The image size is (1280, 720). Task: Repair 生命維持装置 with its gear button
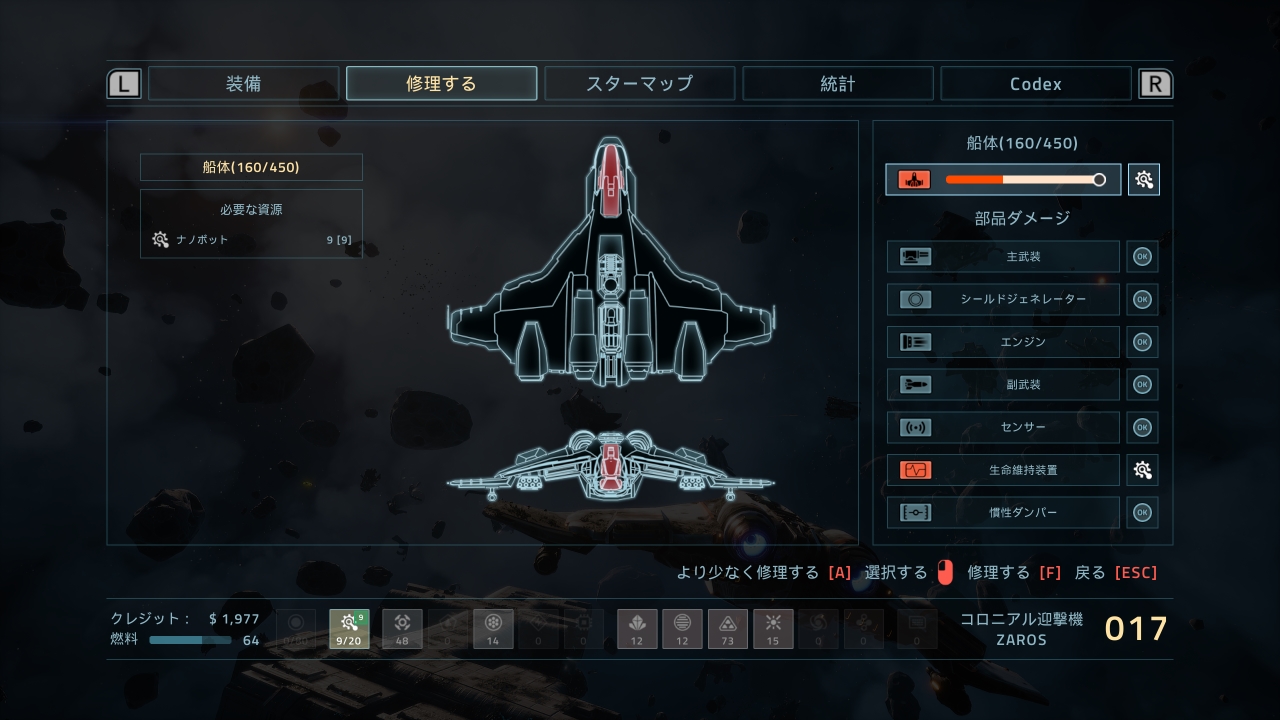click(1143, 470)
